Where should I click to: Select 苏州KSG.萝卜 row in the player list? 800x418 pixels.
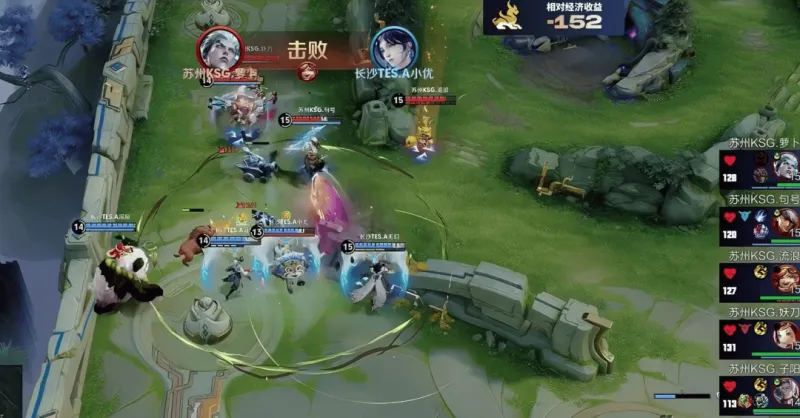coord(761,166)
